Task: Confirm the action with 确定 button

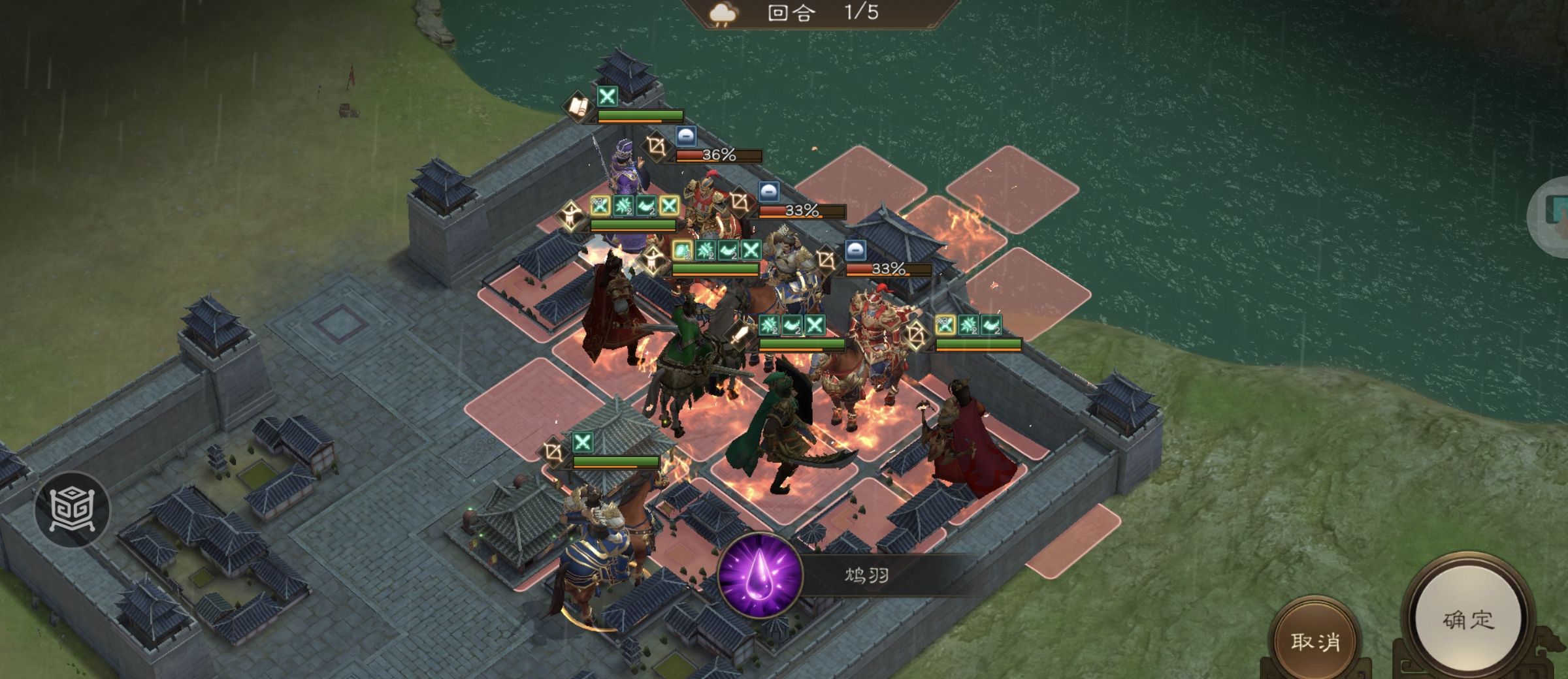Action: pos(1467,618)
